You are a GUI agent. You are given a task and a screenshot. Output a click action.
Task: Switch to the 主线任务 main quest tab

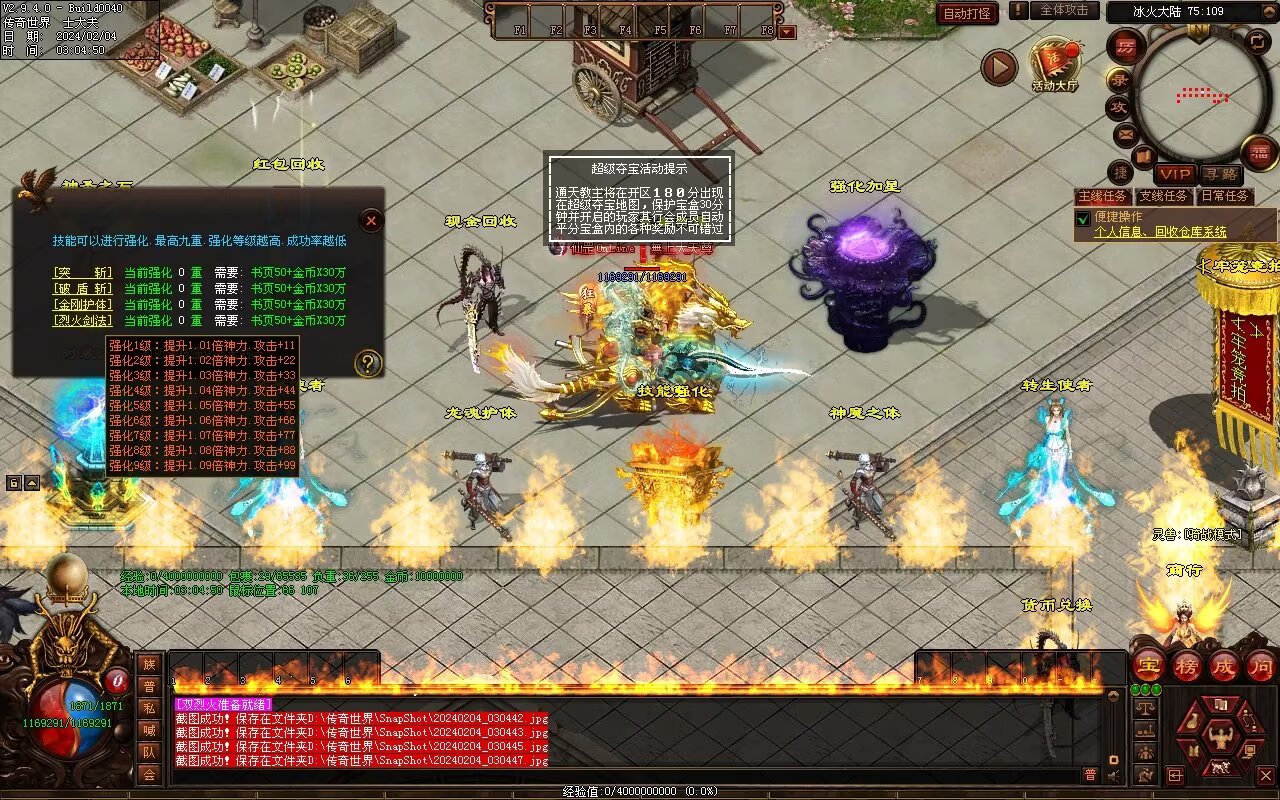click(1104, 196)
